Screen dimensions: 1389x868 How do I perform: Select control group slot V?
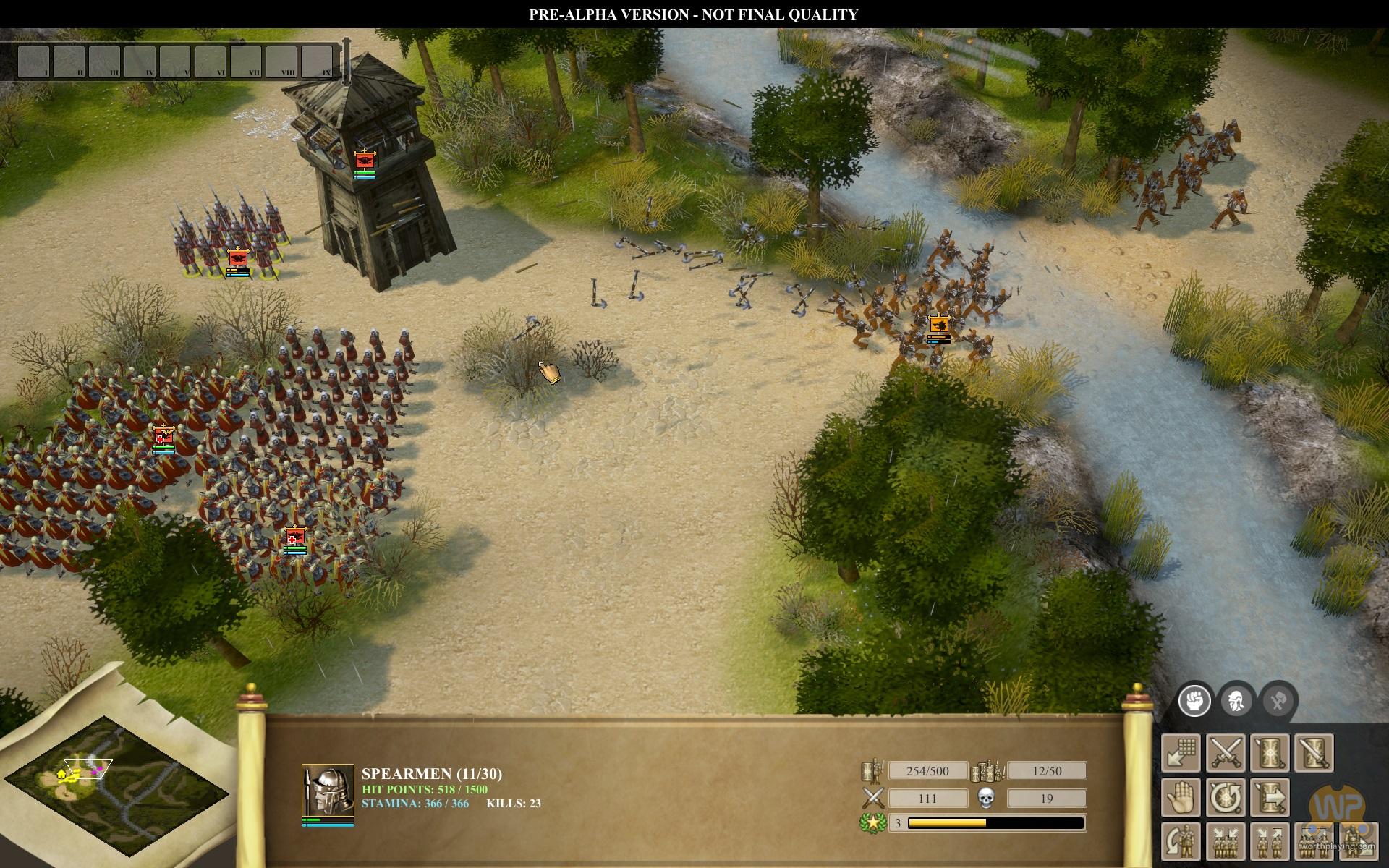point(175,61)
